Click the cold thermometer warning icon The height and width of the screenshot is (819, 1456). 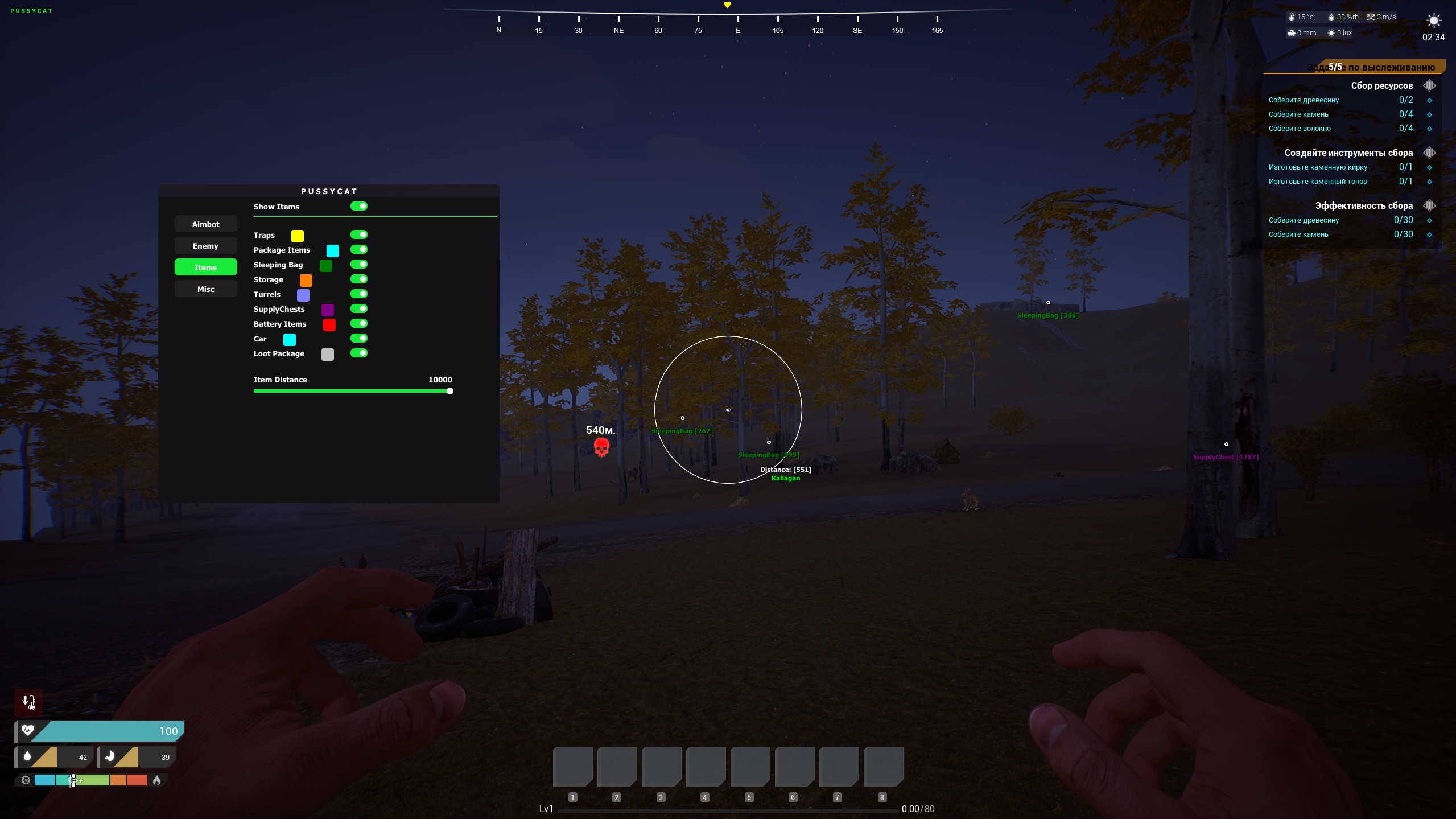pos(28,702)
